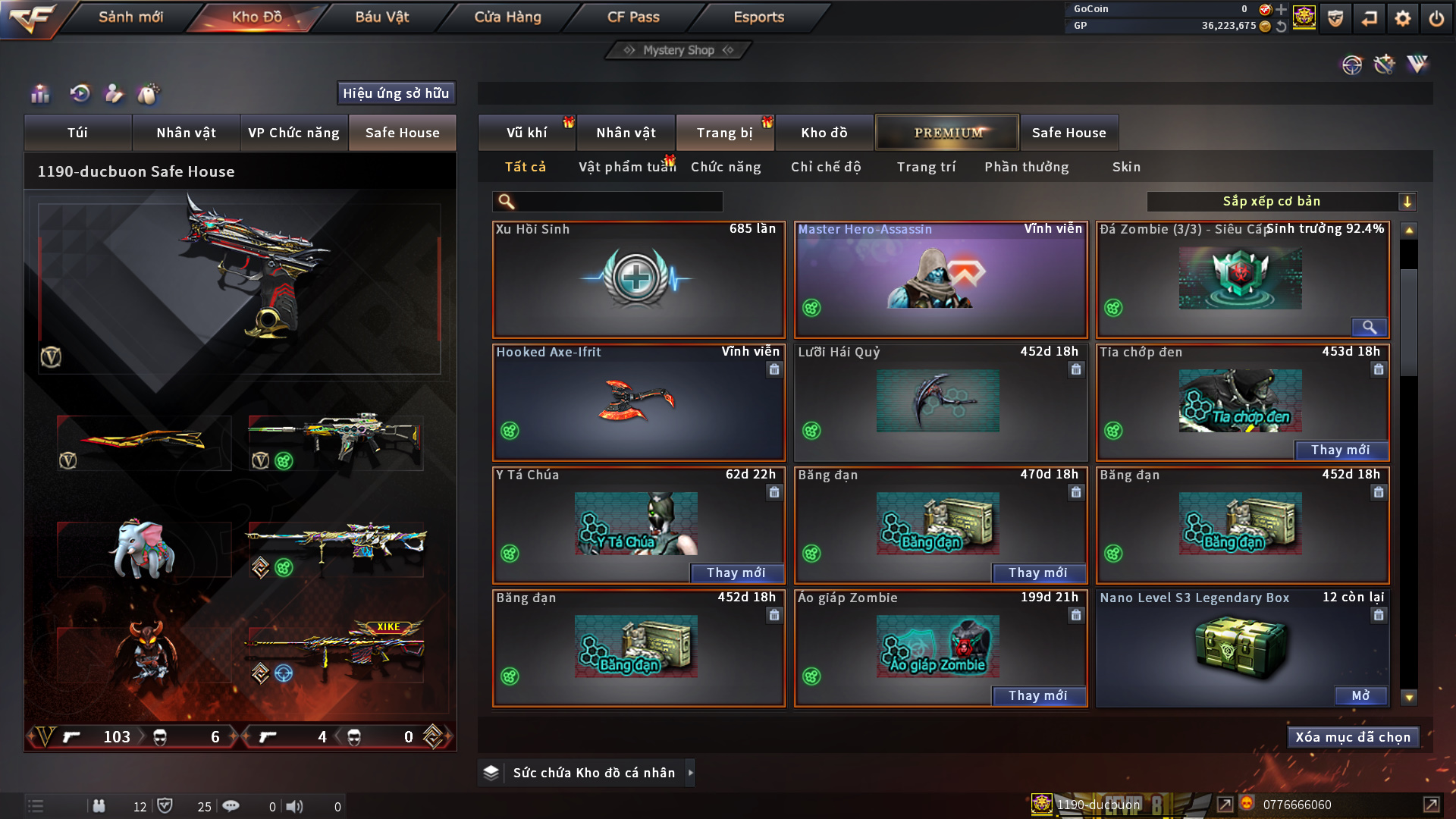Filter items by Chức năng
Viewport: 1456px width, 819px height.
tap(726, 167)
